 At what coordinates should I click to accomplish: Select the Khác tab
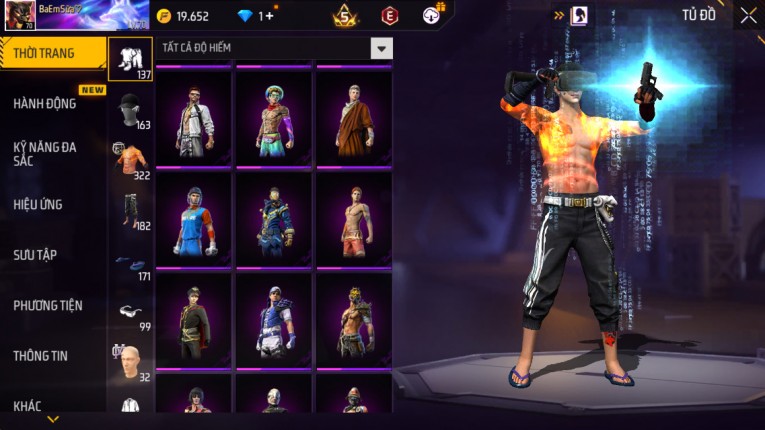click(28, 405)
